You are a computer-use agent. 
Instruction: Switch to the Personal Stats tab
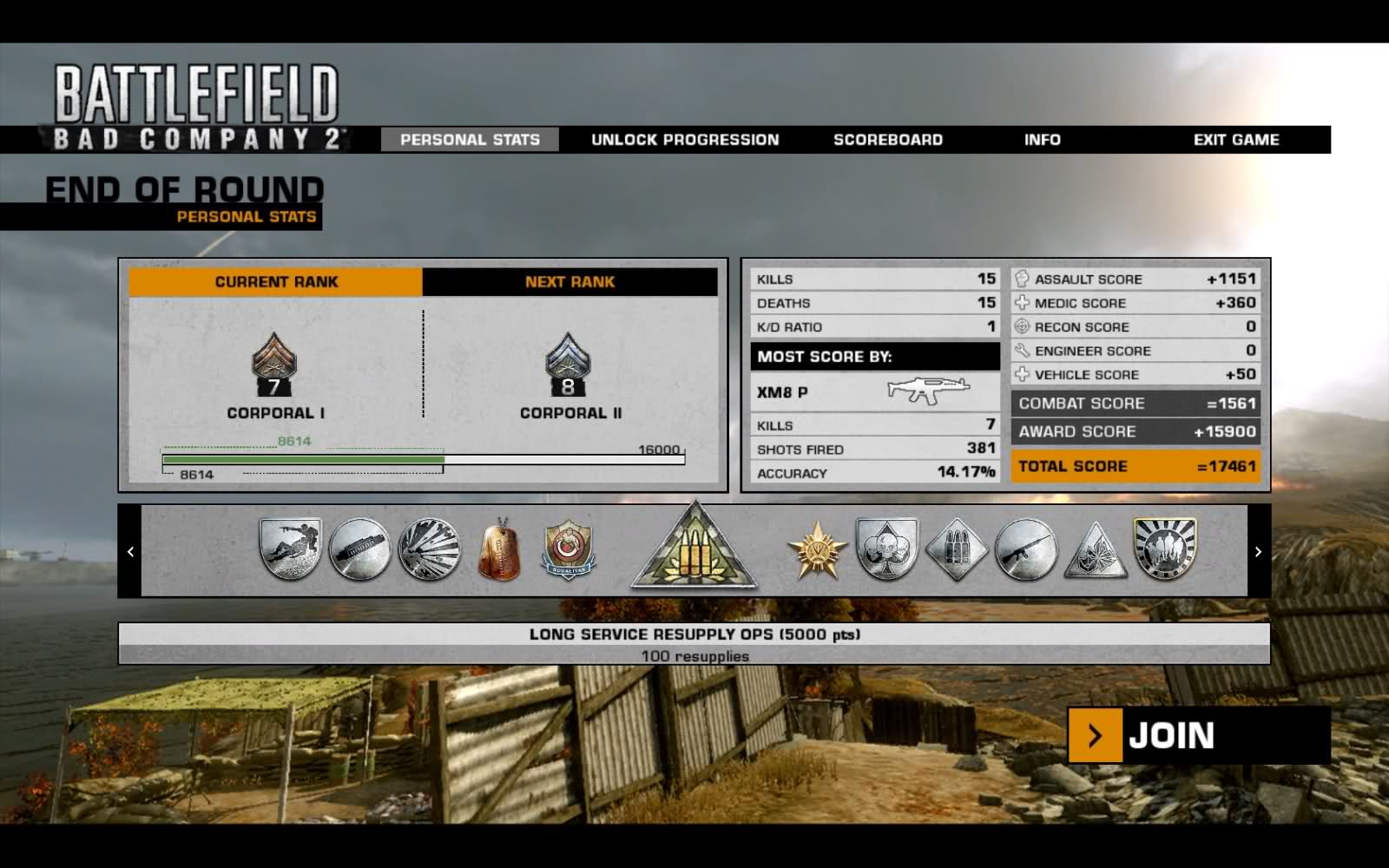tap(470, 140)
